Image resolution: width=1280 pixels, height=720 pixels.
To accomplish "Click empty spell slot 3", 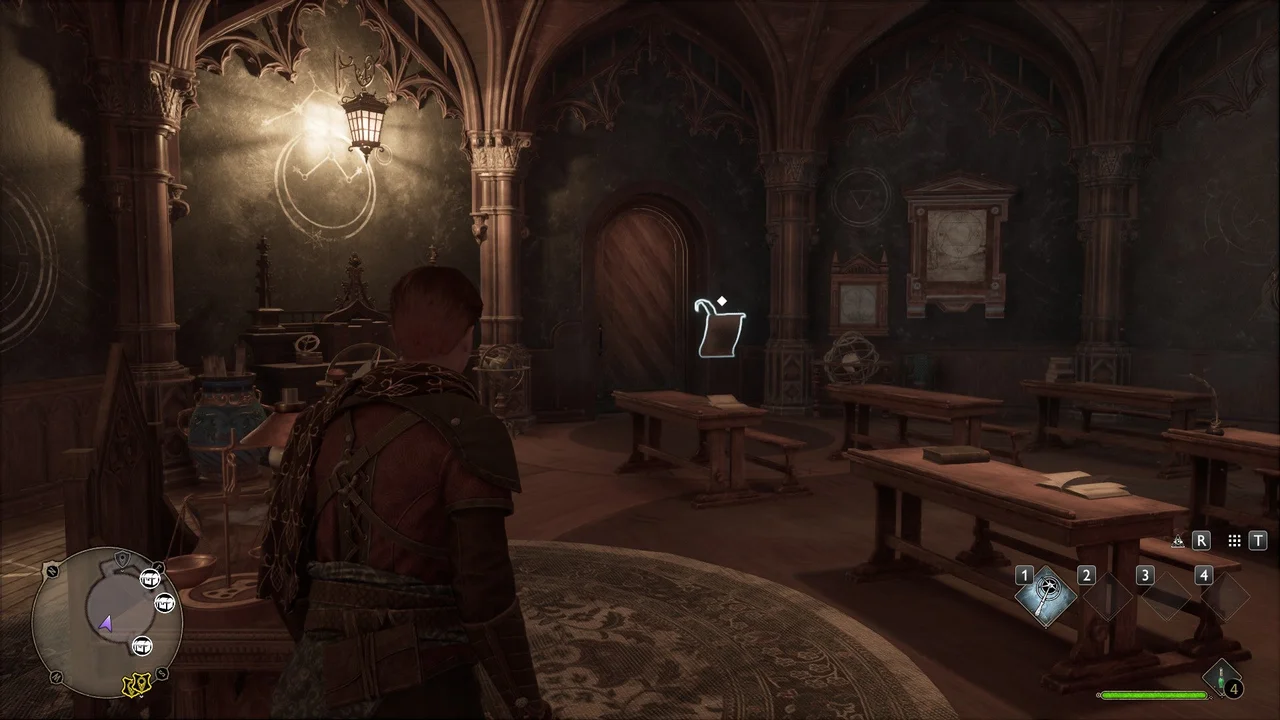I will (x=1164, y=596).
